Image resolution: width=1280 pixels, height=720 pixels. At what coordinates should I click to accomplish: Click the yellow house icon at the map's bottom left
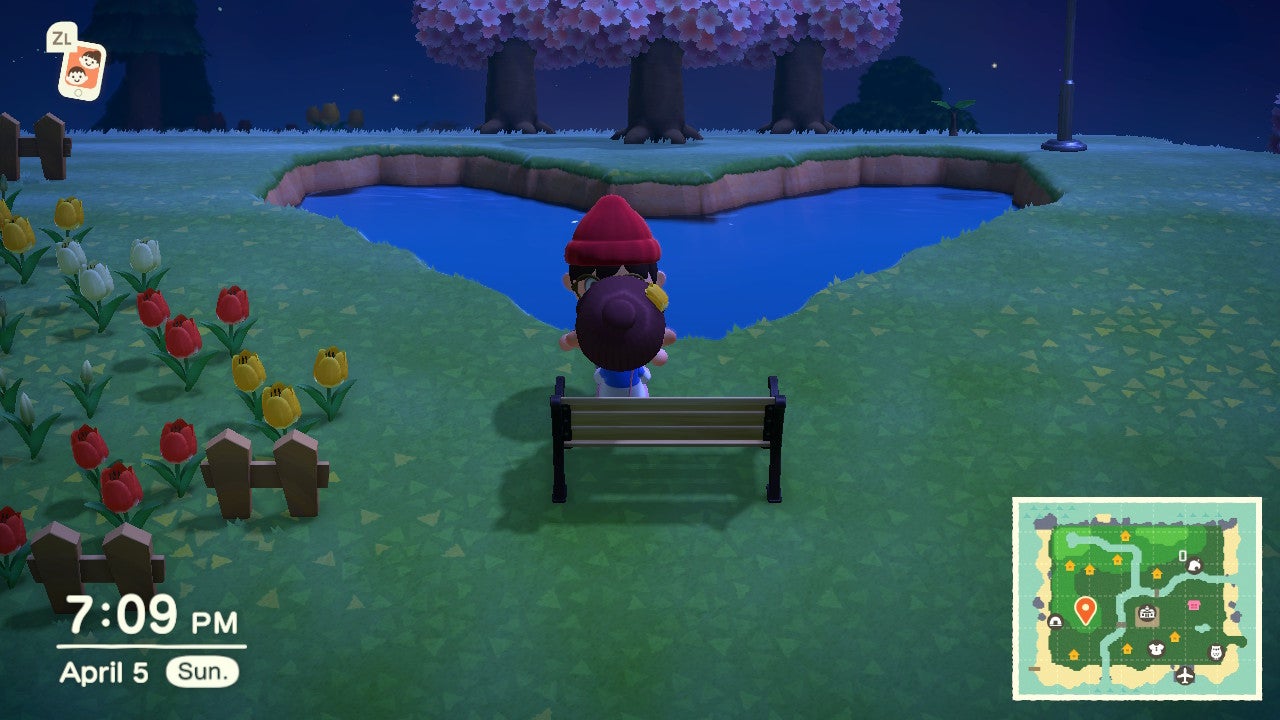pos(1073,654)
